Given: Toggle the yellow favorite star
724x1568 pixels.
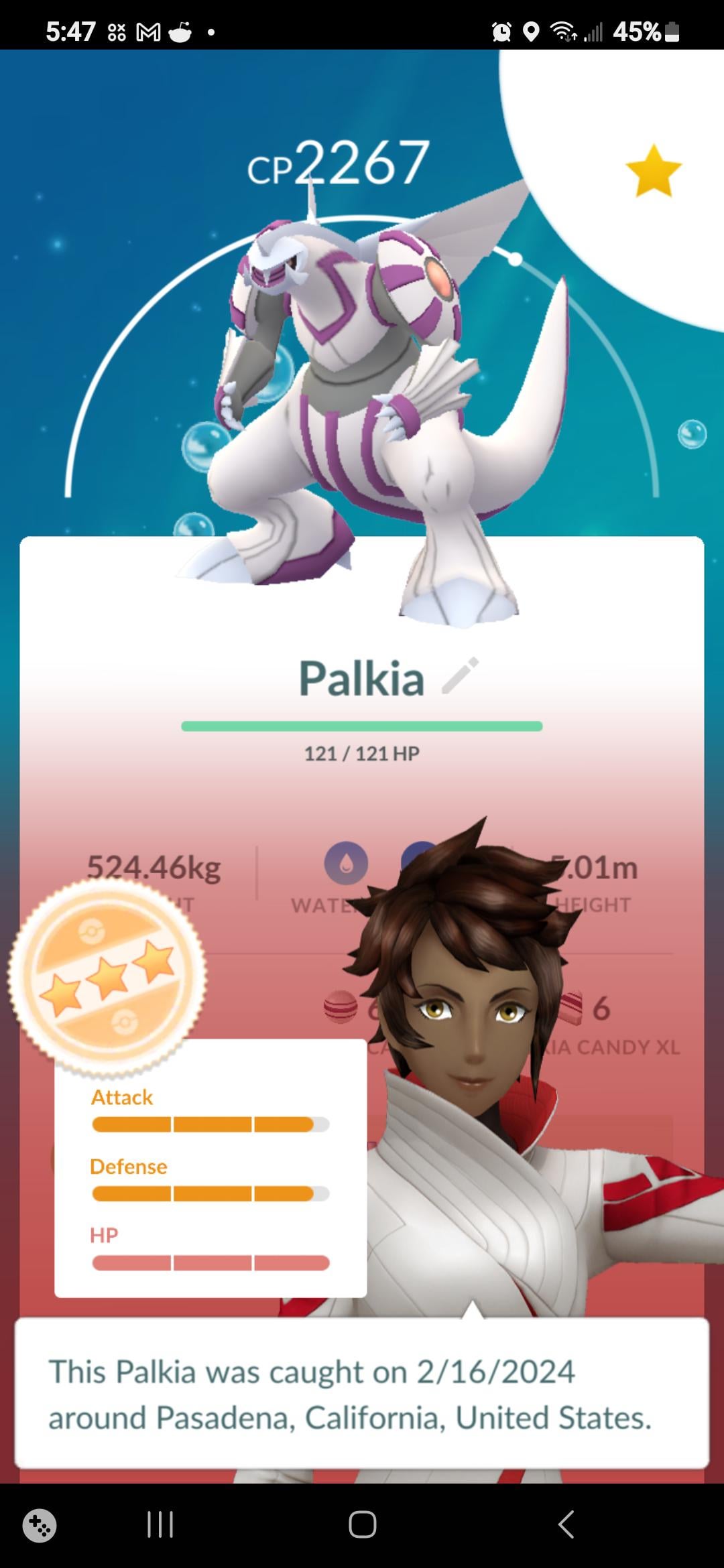Looking at the screenshot, I should [x=653, y=172].
